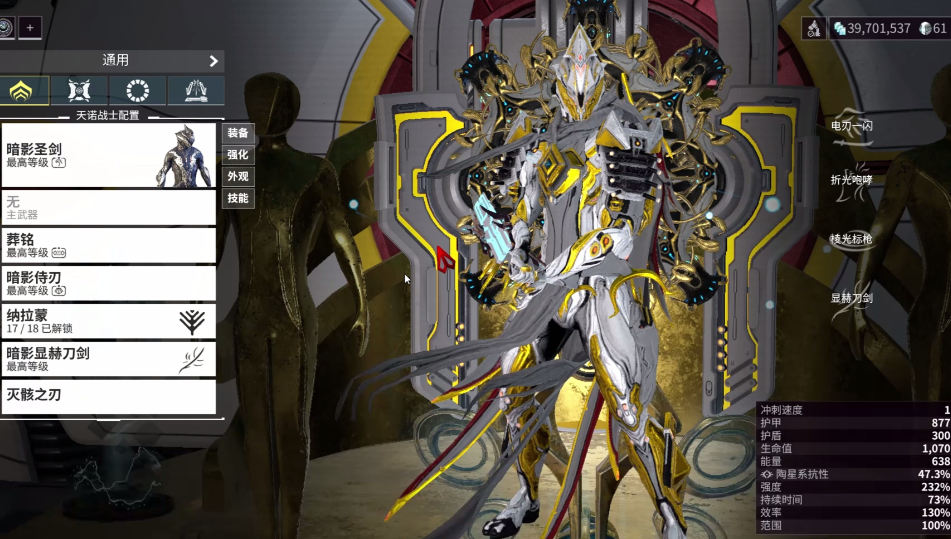The height and width of the screenshot is (539, 951).
Task: Show the 技能 abilities menu
Action: [238, 199]
